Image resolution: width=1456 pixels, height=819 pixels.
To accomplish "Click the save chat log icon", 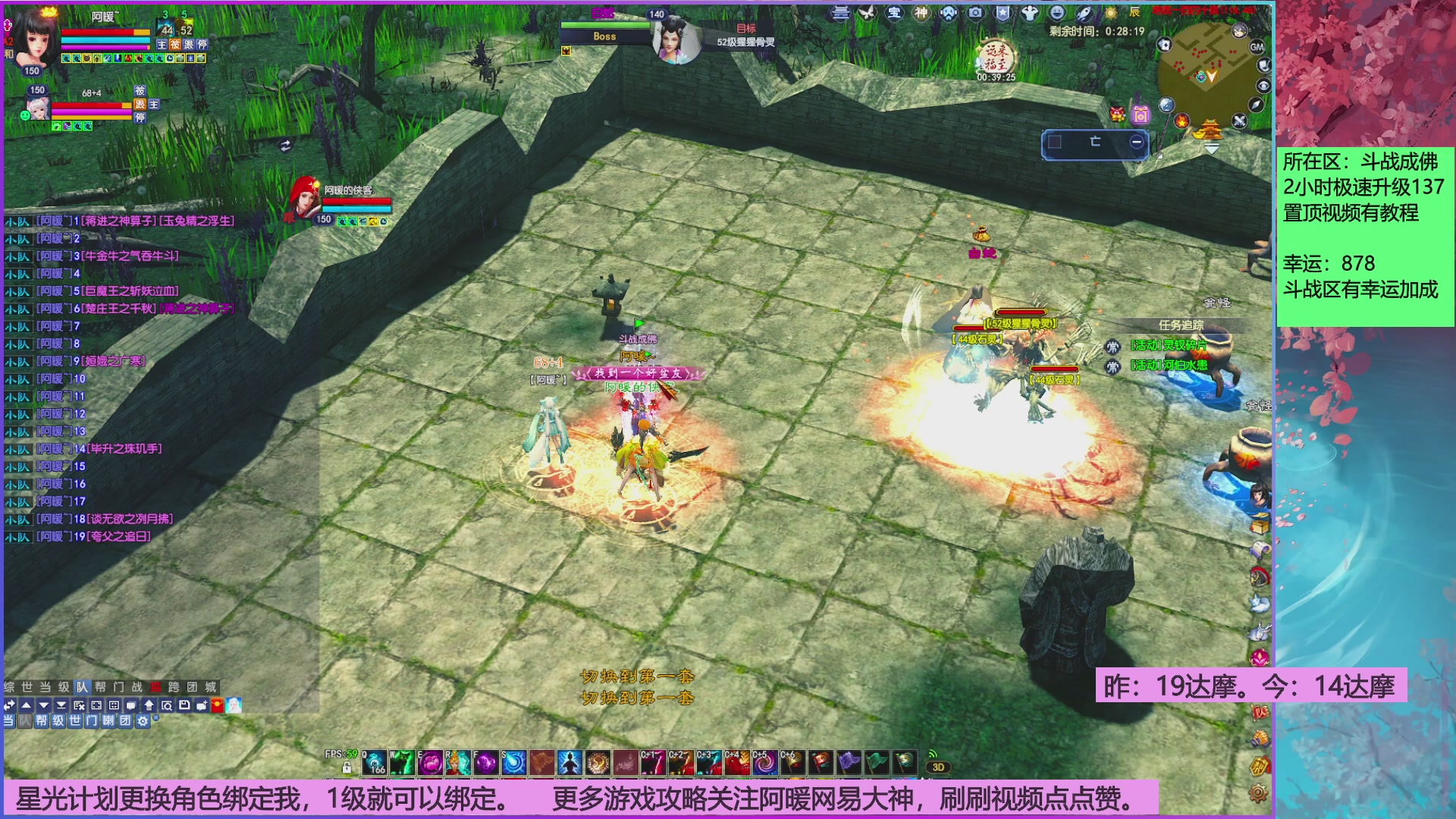I will (185, 704).
